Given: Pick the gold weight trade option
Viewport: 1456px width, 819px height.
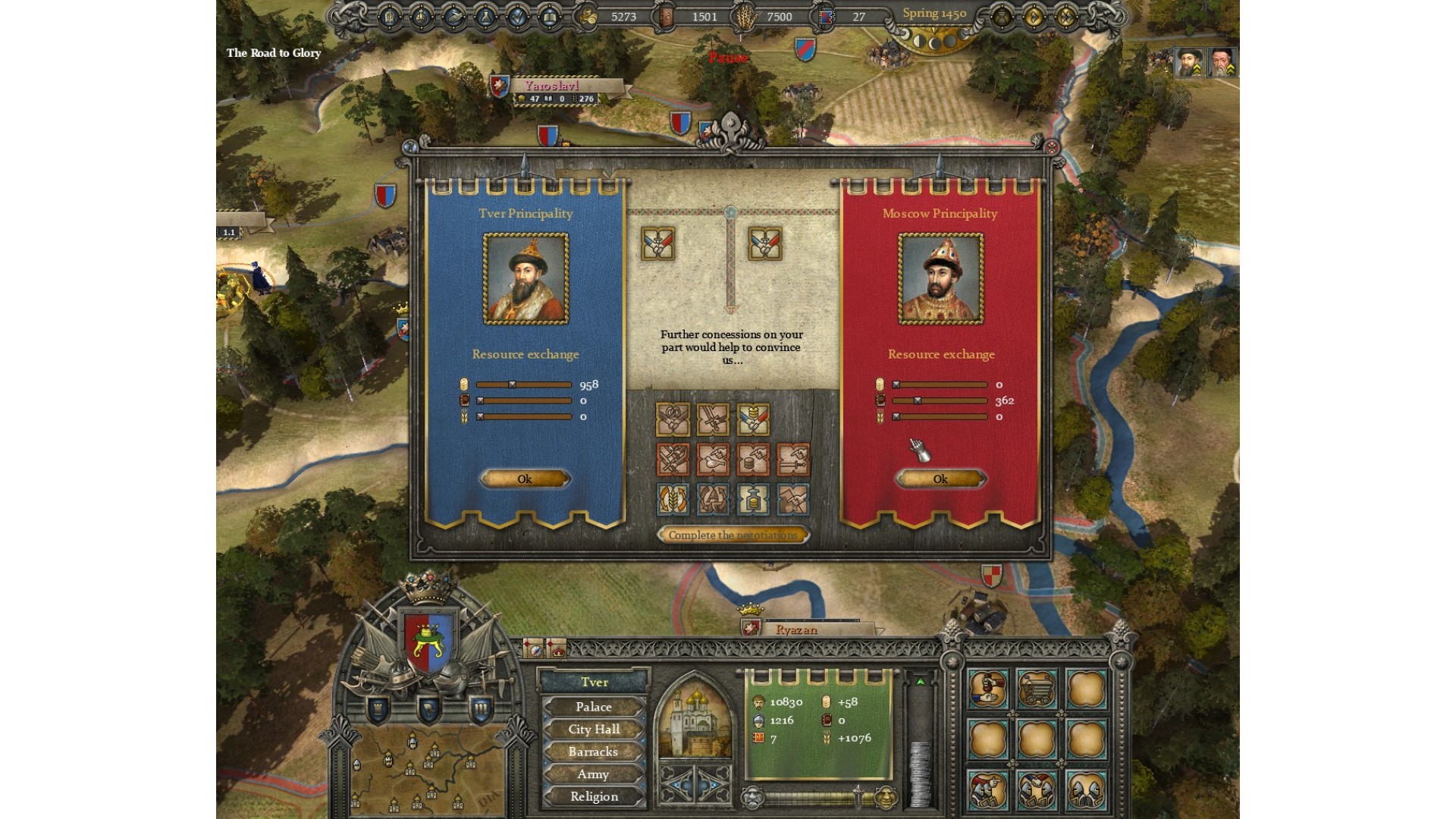Looking at the screenshot, I should click(753, 500).
